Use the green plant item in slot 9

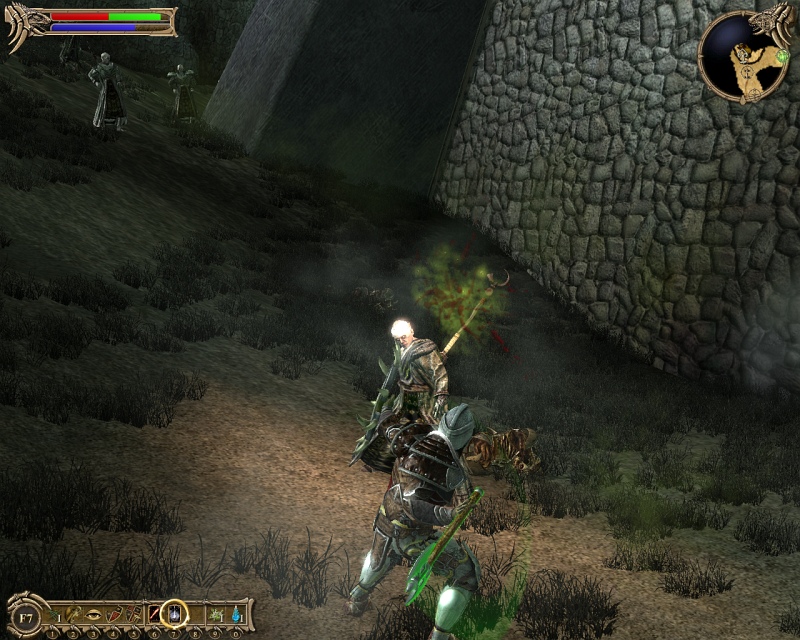click(216, 613)
